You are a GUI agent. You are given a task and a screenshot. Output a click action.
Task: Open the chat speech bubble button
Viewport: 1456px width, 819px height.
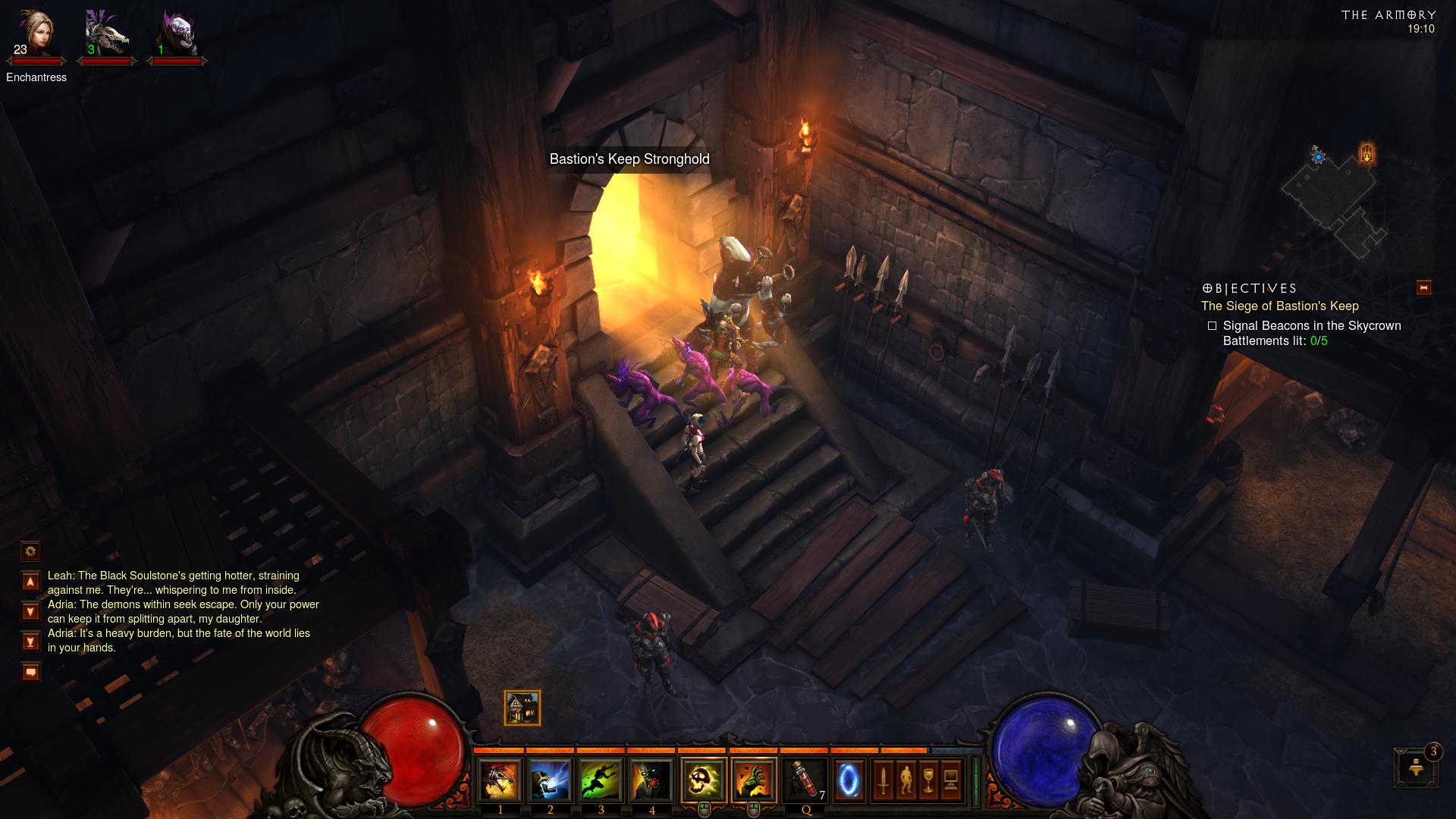coord(30,672)
